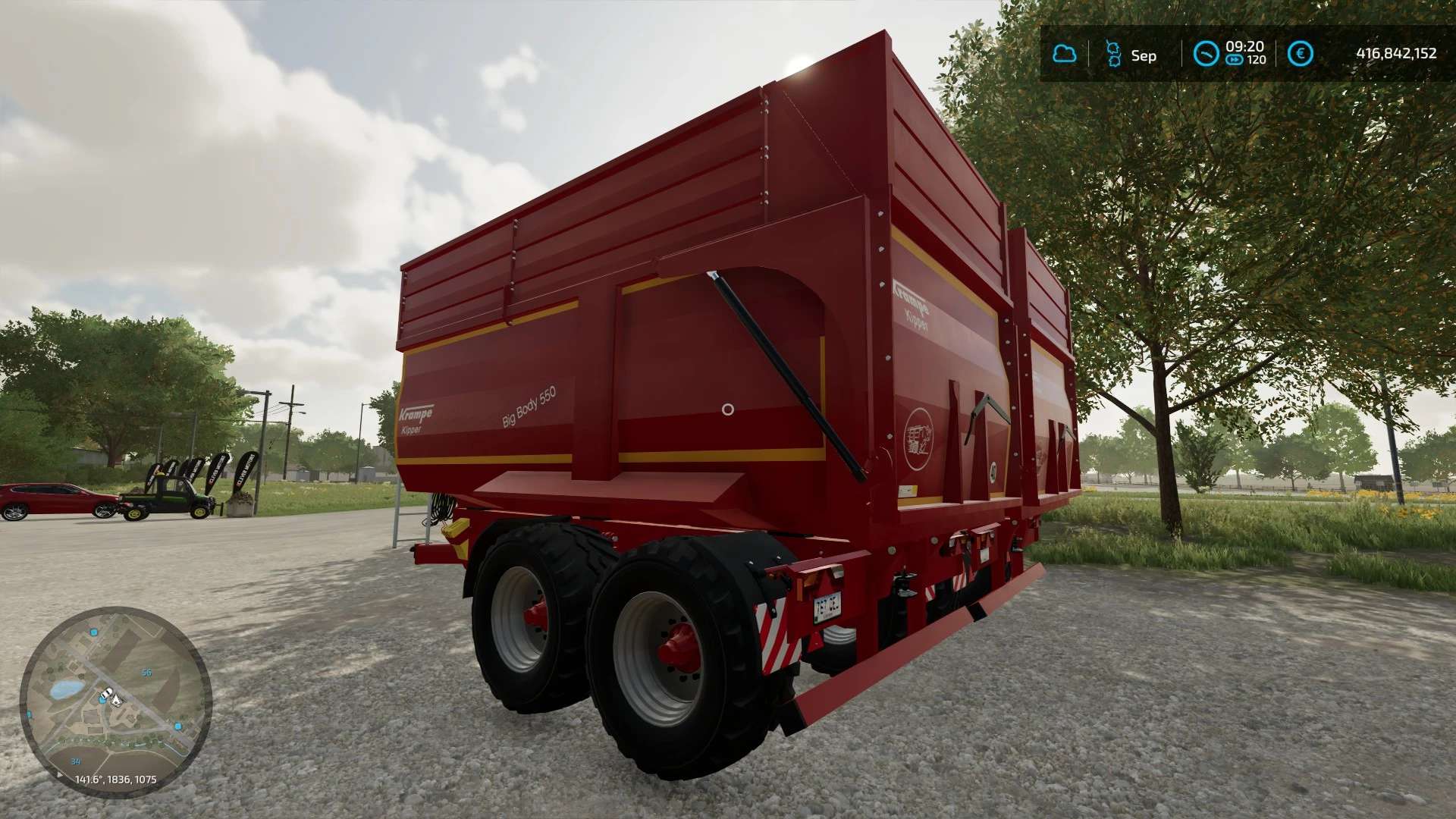Click the cloud weather icon
Viewport: 1456px width, 819px height.
[1065, 54]
